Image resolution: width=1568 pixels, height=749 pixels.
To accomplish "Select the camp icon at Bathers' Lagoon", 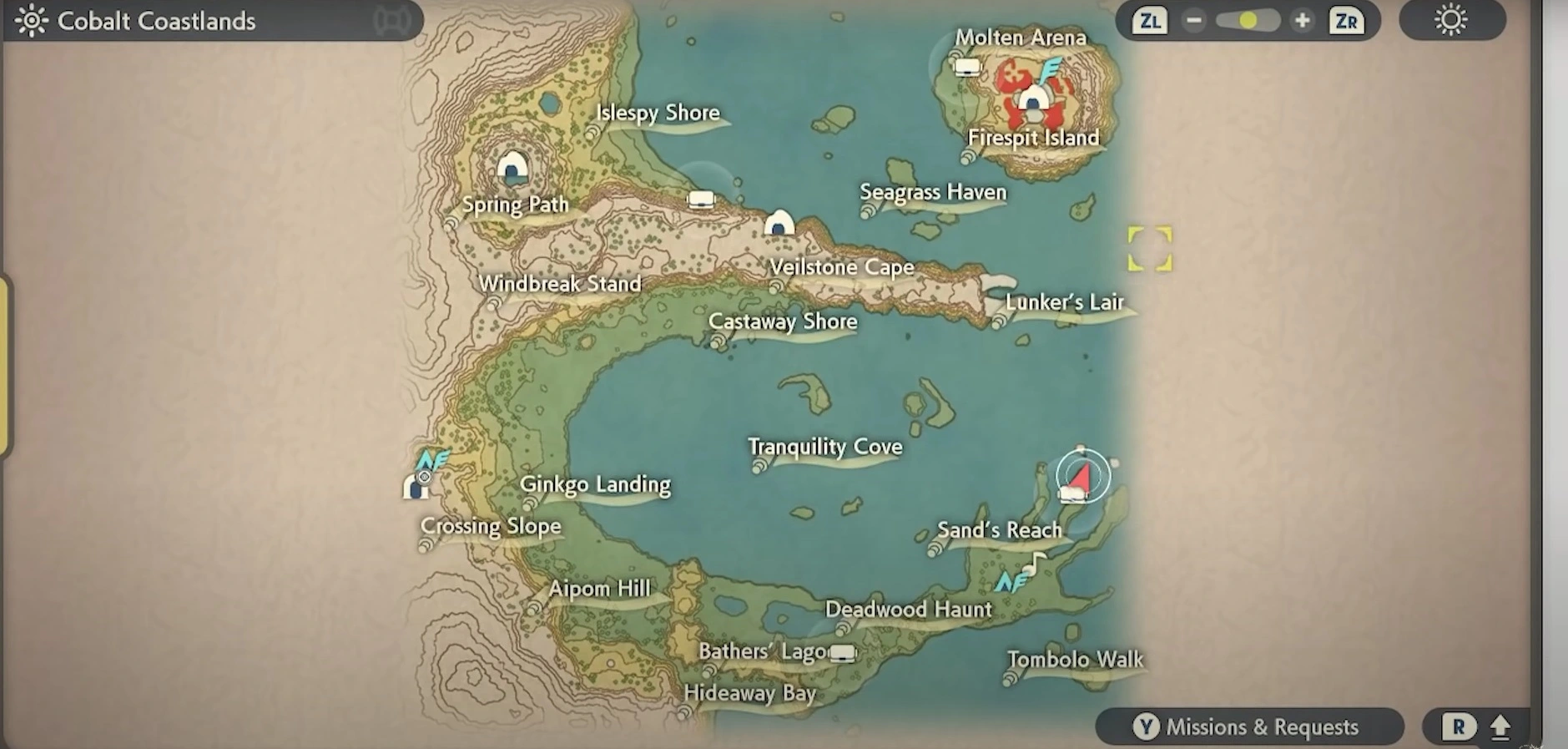I will point(843,652).
